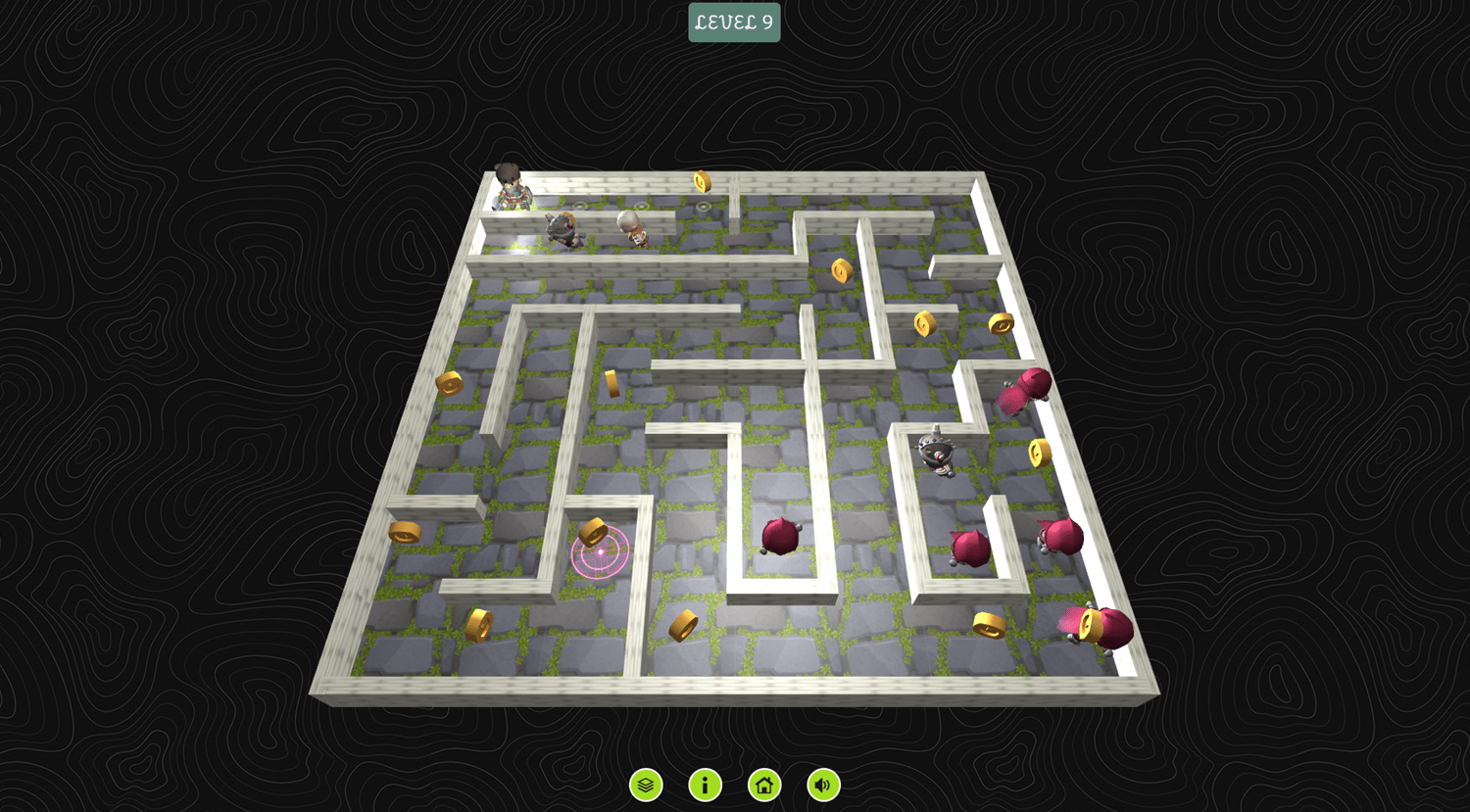Return to main menu using home icon
Viewport: 1470px width, 812px height.
763,785
